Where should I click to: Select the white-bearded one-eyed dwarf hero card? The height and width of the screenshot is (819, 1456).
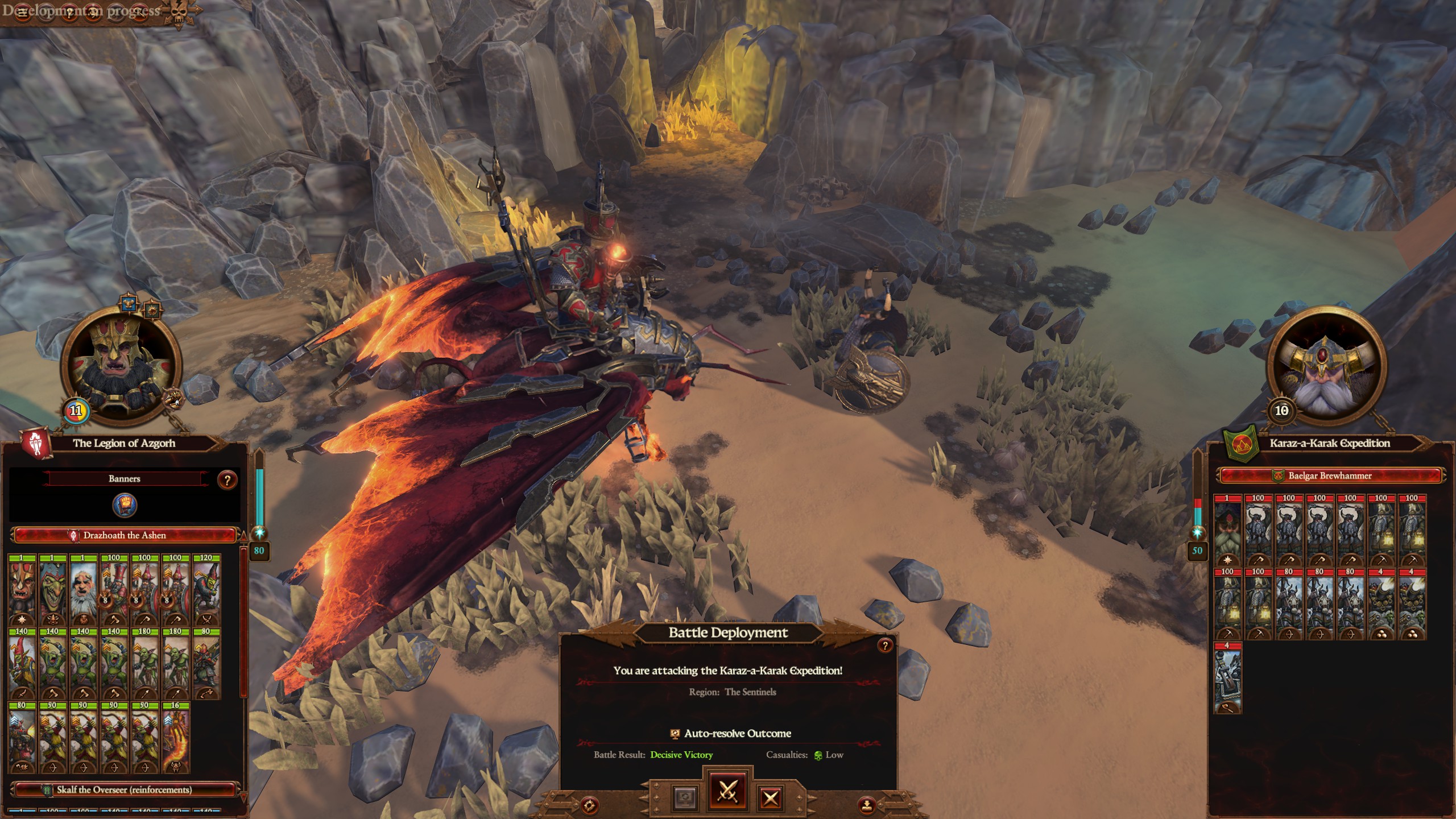click(x=83, y=590)
